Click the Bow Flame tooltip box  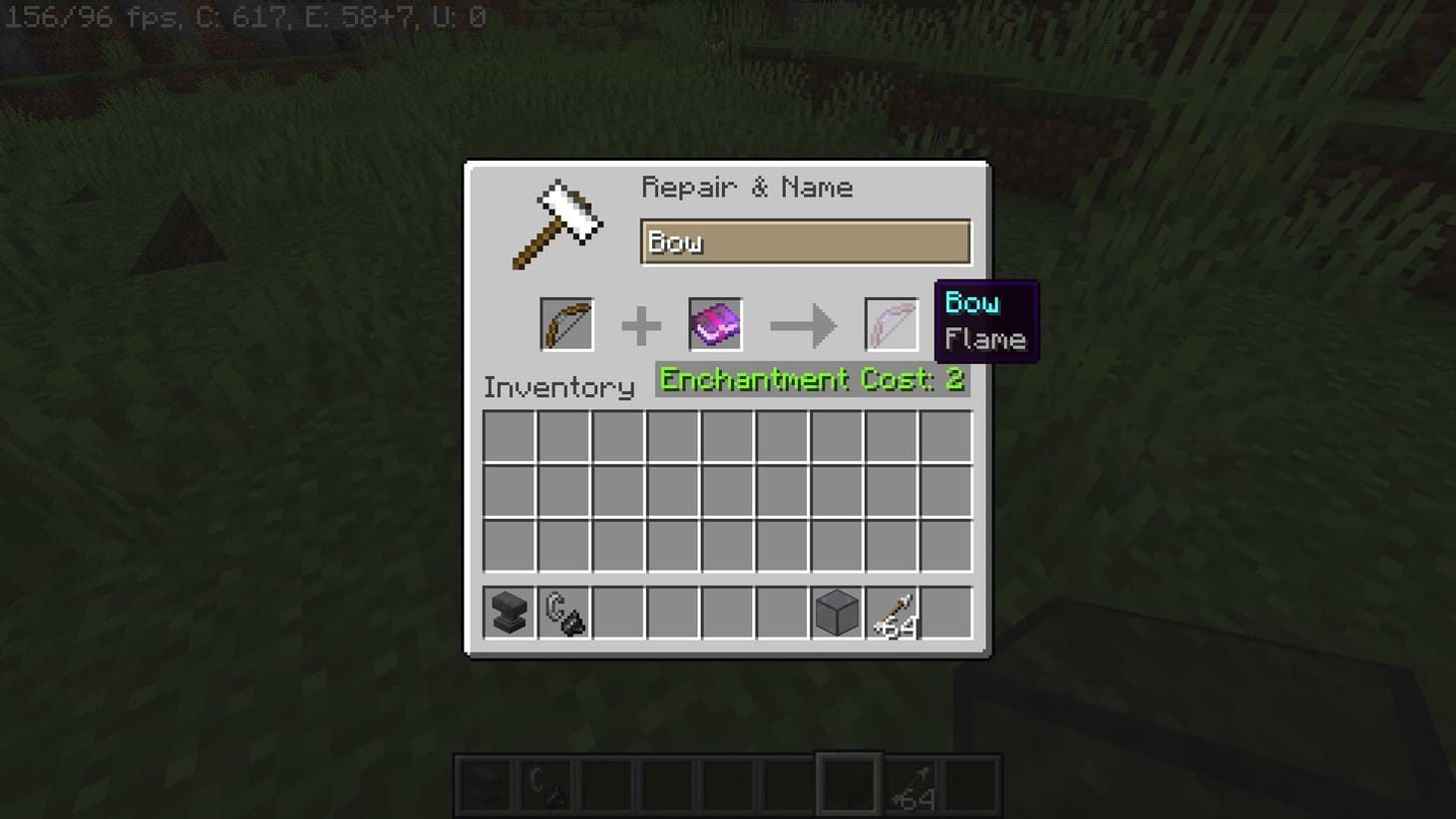pos(985,320)
